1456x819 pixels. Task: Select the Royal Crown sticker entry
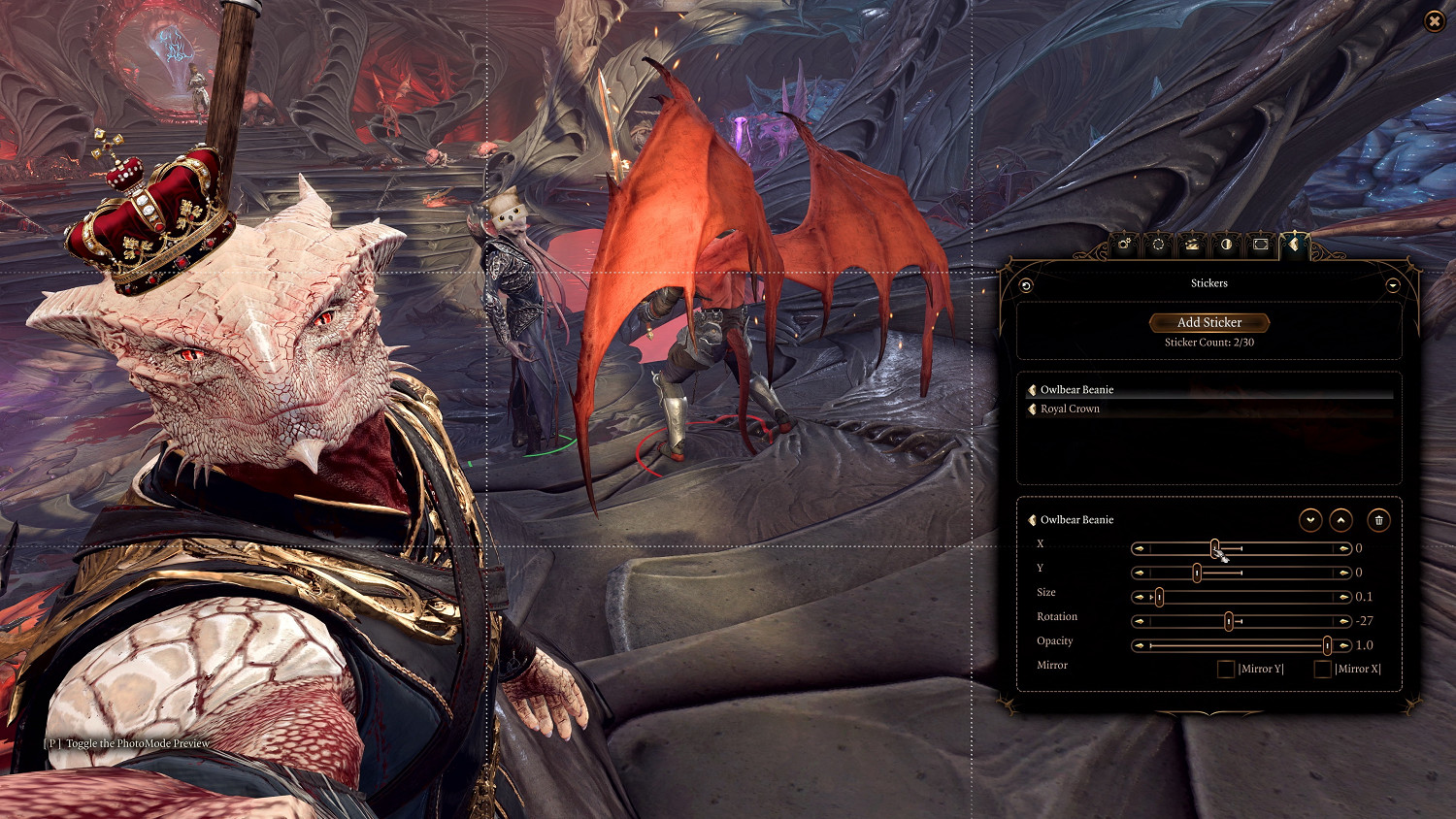click(x=1070, y=409)
